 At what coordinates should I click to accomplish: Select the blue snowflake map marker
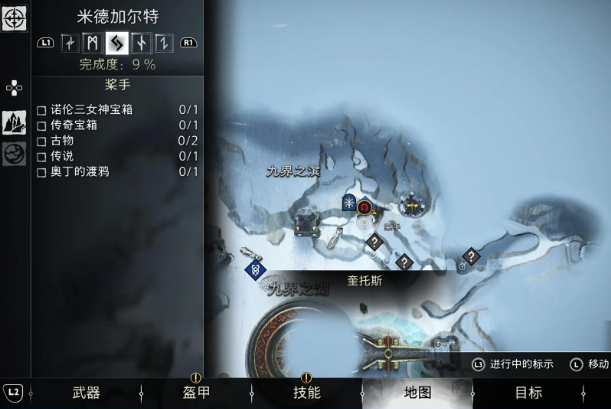pyautogui.click(x=349, y=203)
